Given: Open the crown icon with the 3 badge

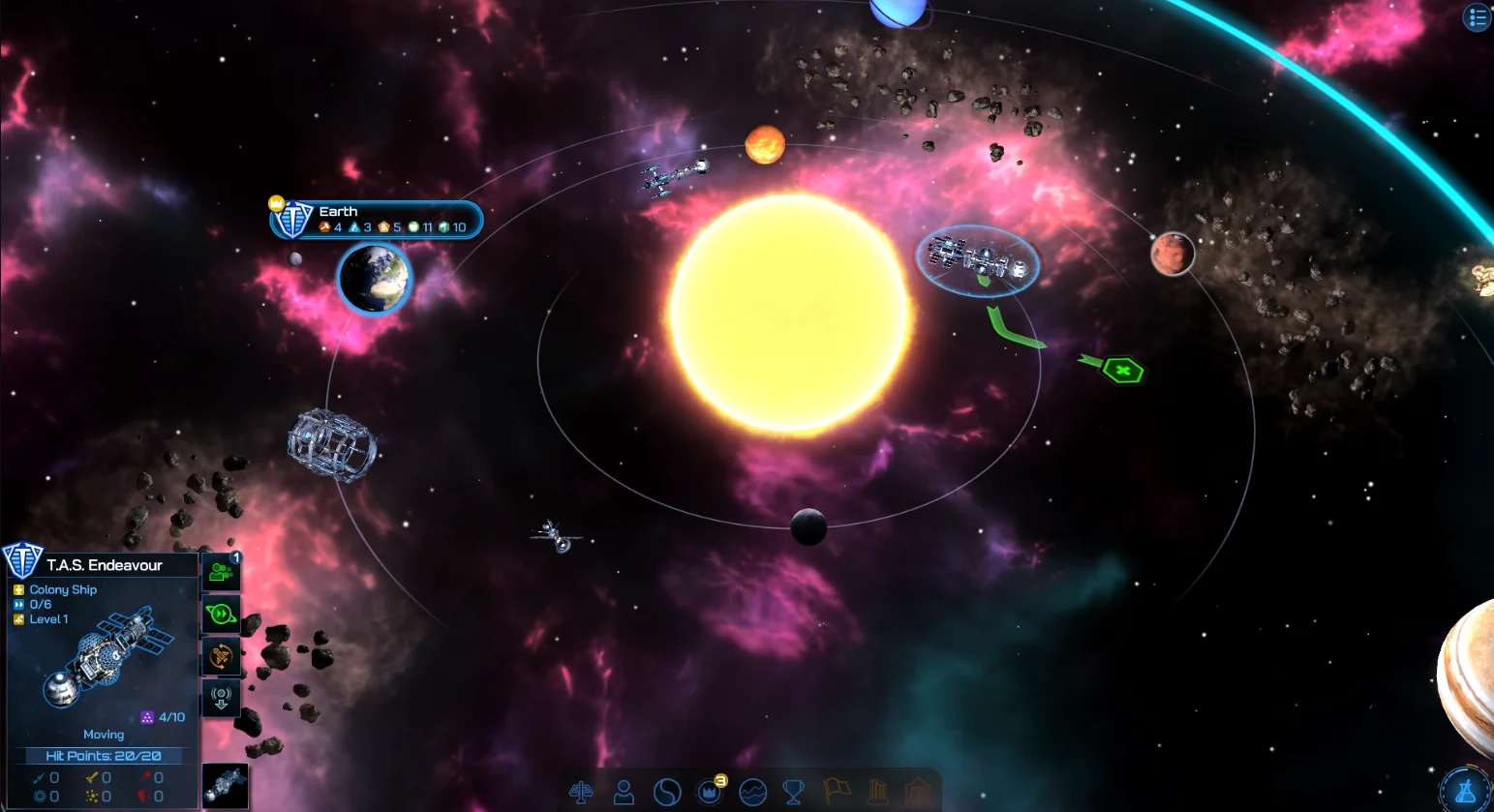Looking at the screenshot, I should click(x=710, y=792).
